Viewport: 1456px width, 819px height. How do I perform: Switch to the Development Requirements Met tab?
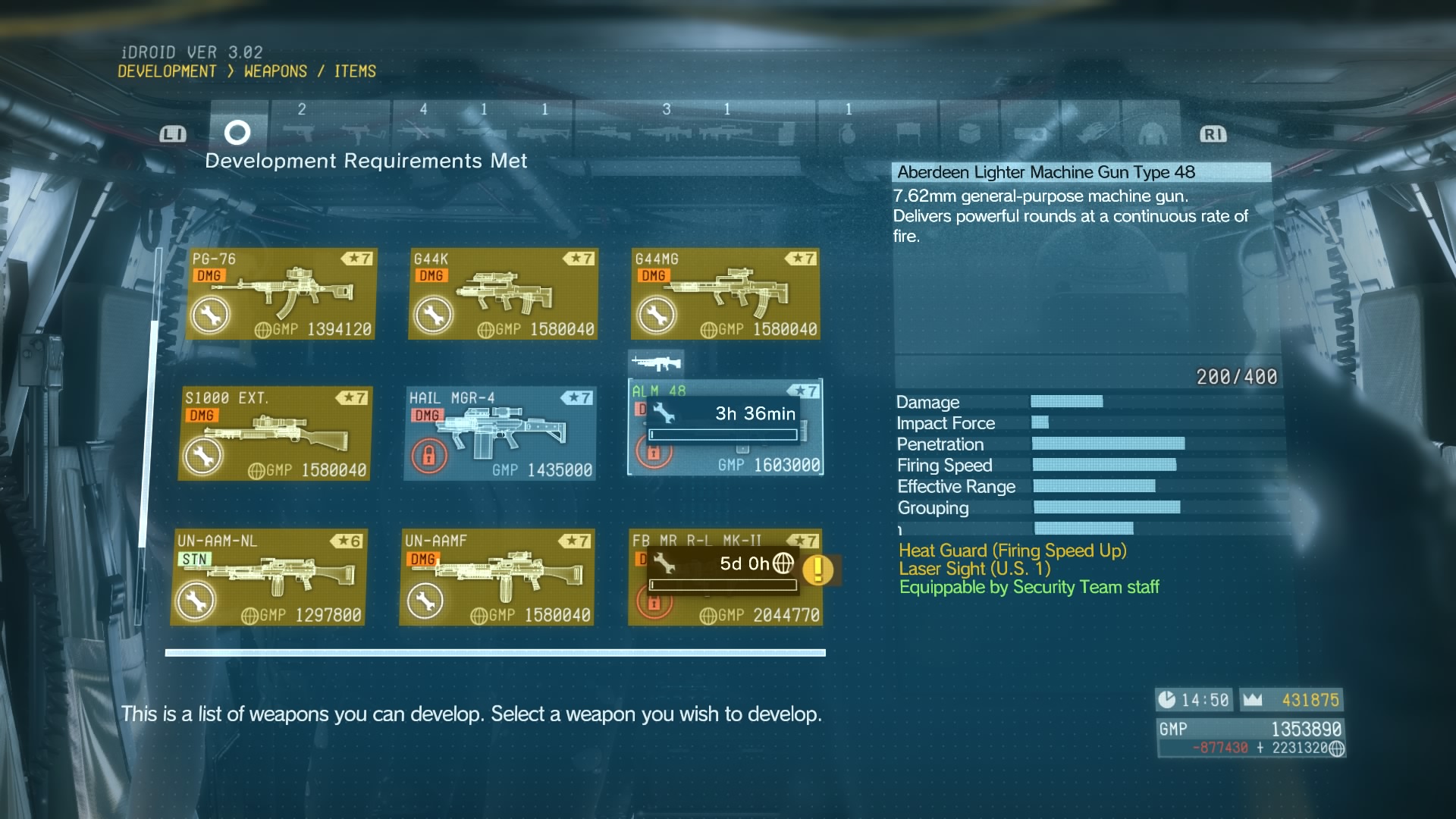pos(237,133)
